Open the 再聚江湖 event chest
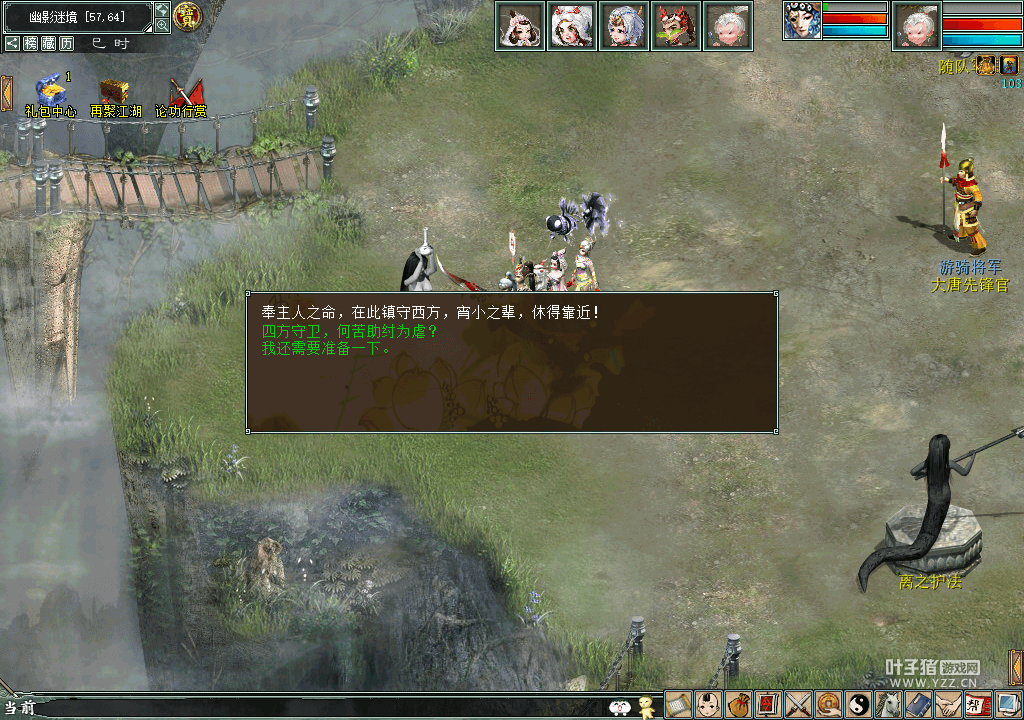Image resolution: width=1024 pixels, height=720 pixels. [115, 93]
